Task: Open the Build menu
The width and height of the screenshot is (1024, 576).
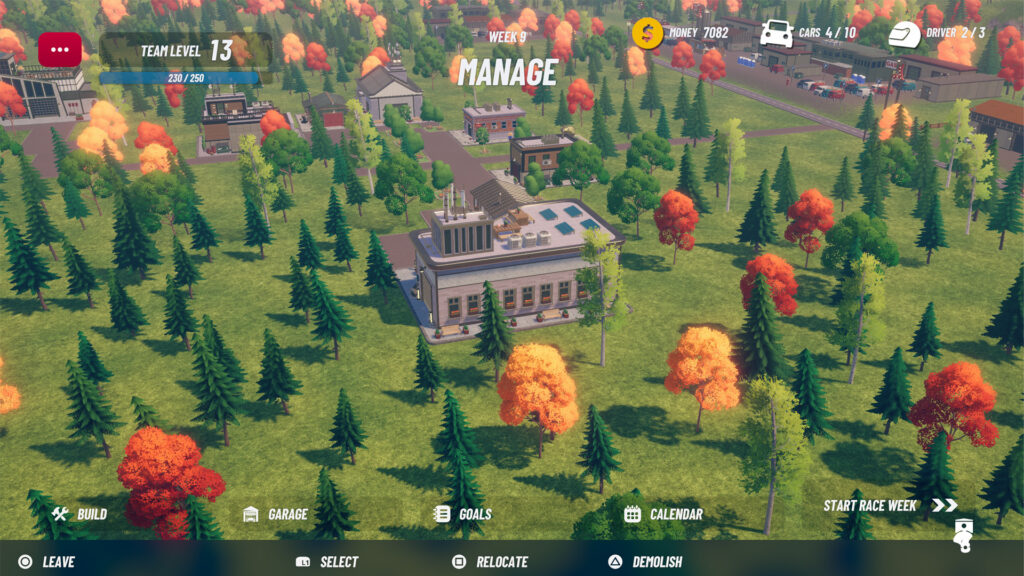Action: pyautogui.click(x=80, y=514)
